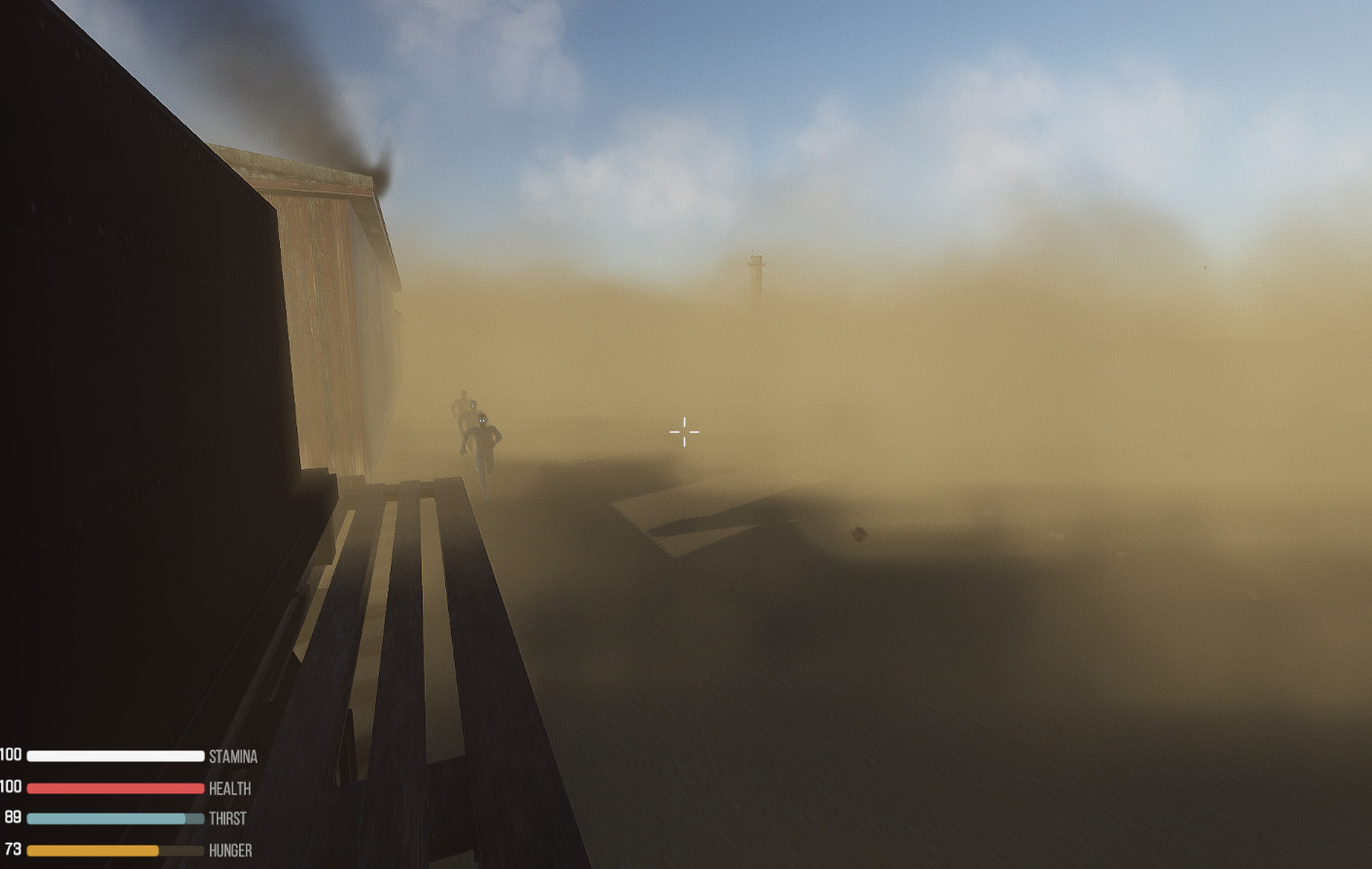Select the hunger value 73

12,849
